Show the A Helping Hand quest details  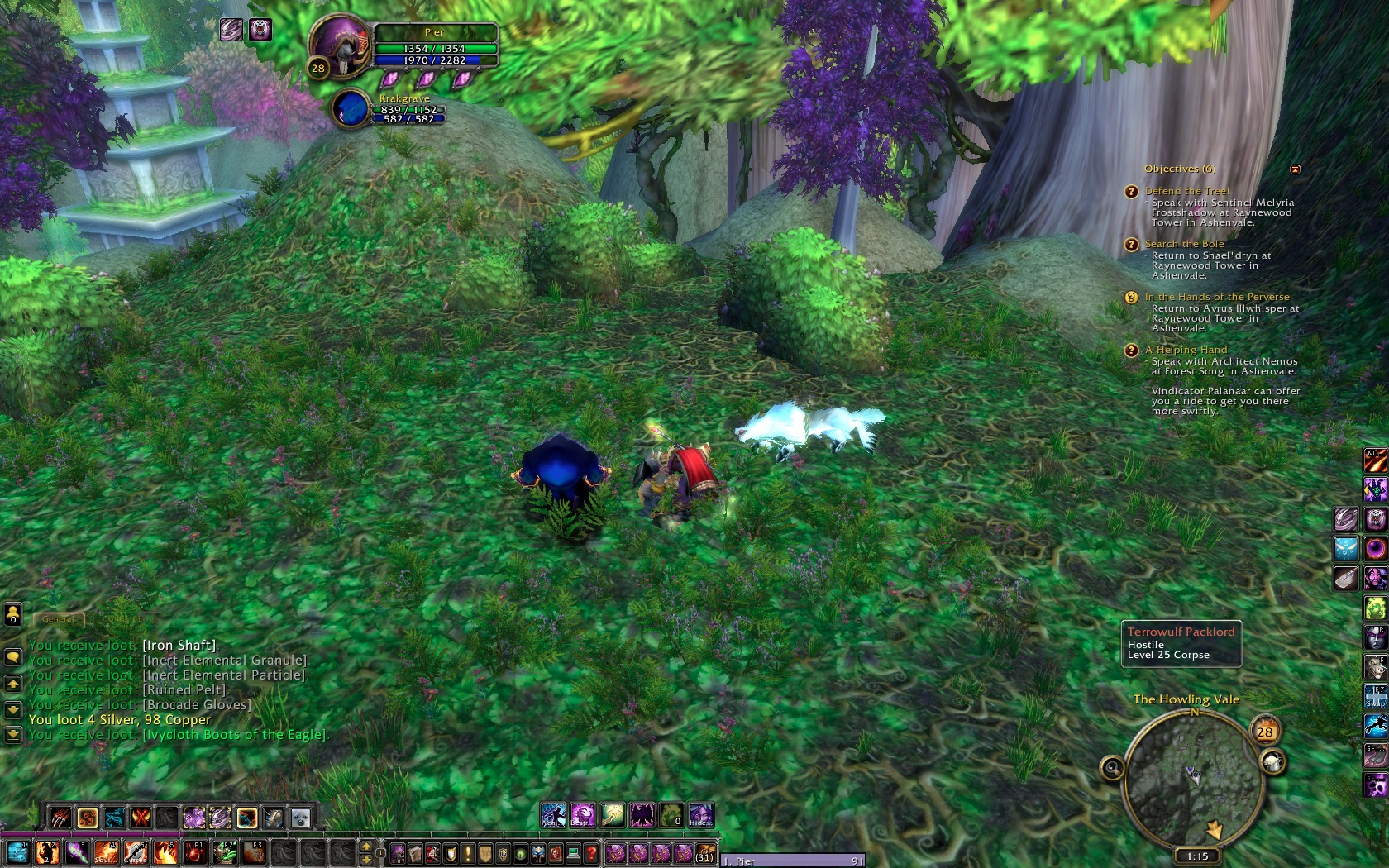[x=1186, y=350]
